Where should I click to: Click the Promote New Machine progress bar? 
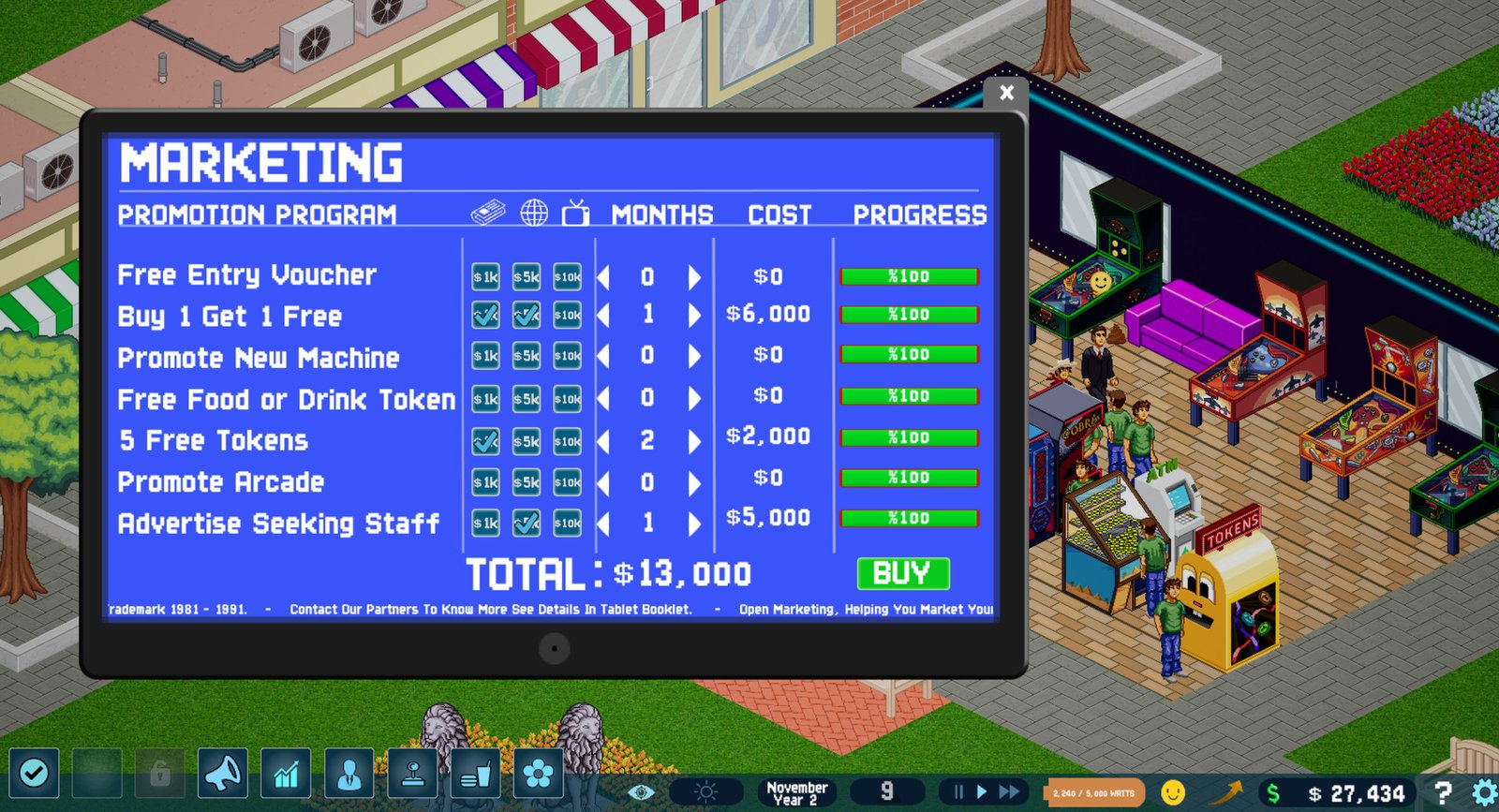click(x=910, y=355)
